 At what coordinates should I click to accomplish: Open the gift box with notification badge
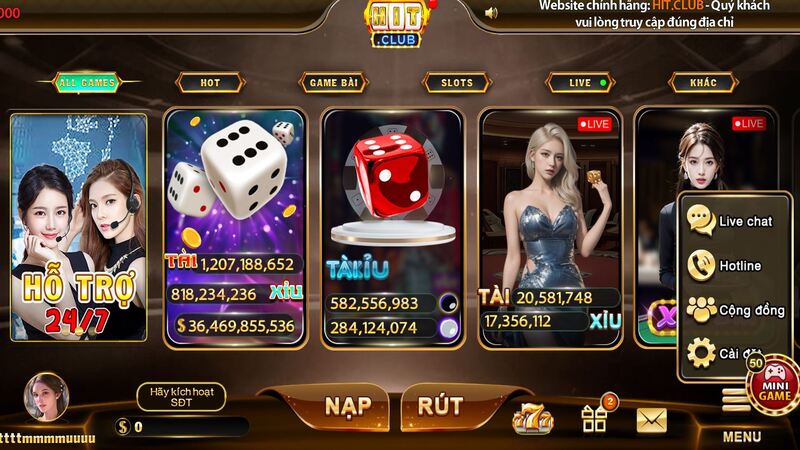(x=595, y=418)
